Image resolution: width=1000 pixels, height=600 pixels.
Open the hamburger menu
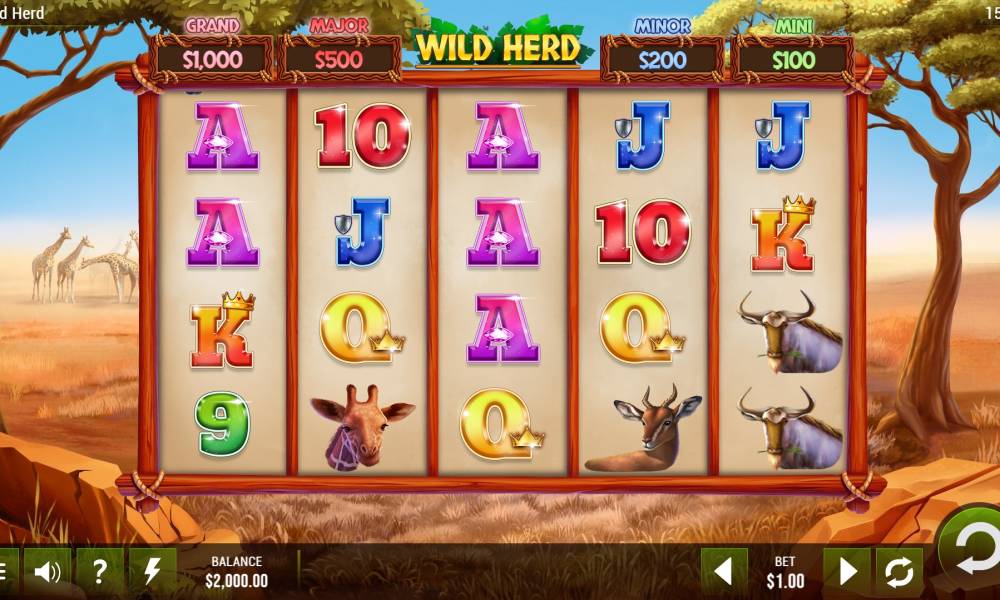(x=6, y=572)
